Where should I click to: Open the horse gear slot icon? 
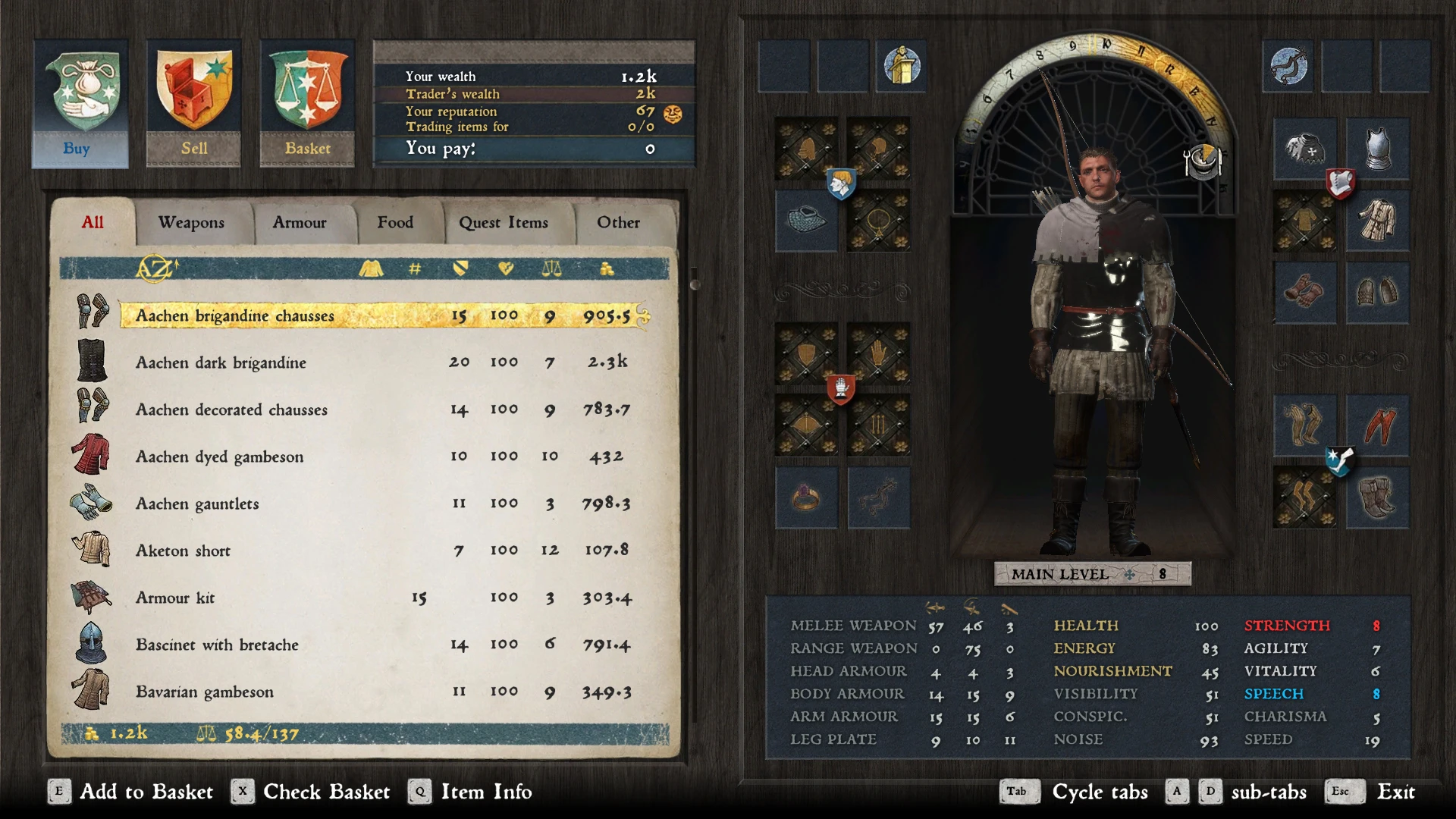click(x=880, y=498)
